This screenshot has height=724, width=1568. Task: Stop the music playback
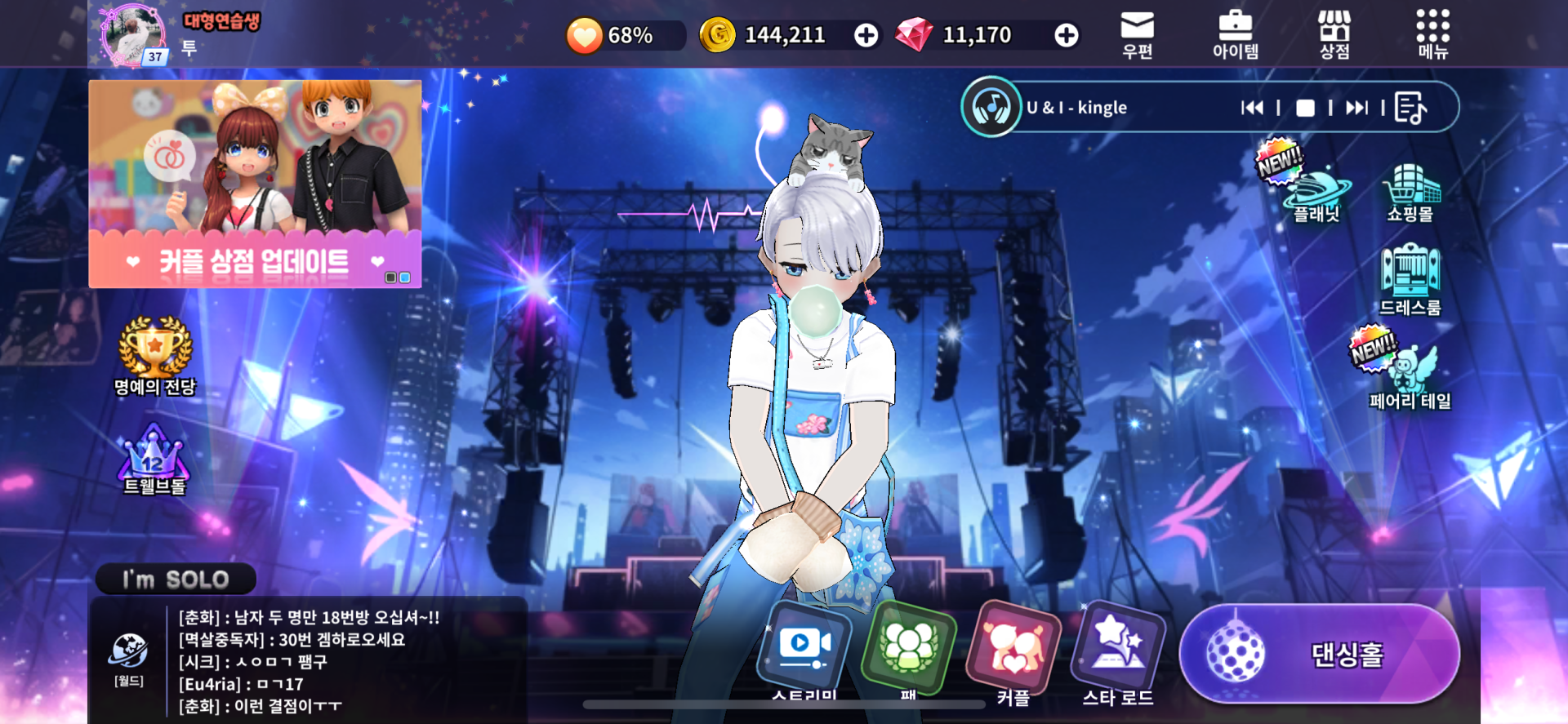click(1305, 108)
